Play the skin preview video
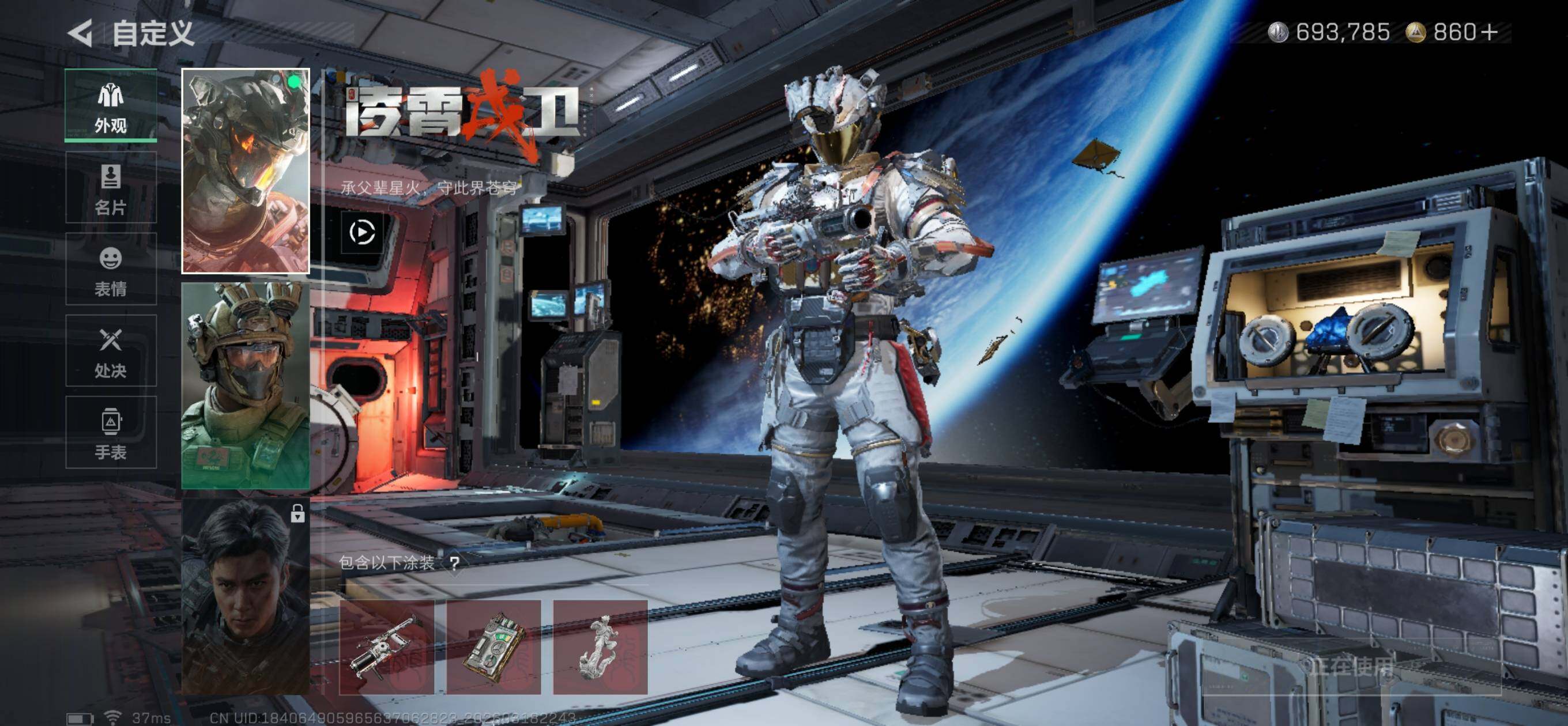This screenshot has height=726, width=1568. pos(362,232)
